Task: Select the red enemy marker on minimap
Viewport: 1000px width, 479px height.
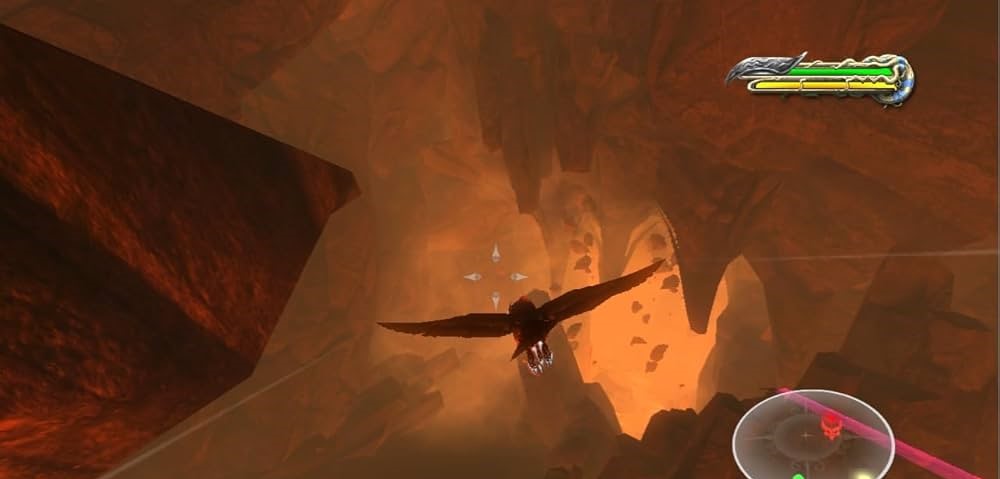Action: coord(829,427)
